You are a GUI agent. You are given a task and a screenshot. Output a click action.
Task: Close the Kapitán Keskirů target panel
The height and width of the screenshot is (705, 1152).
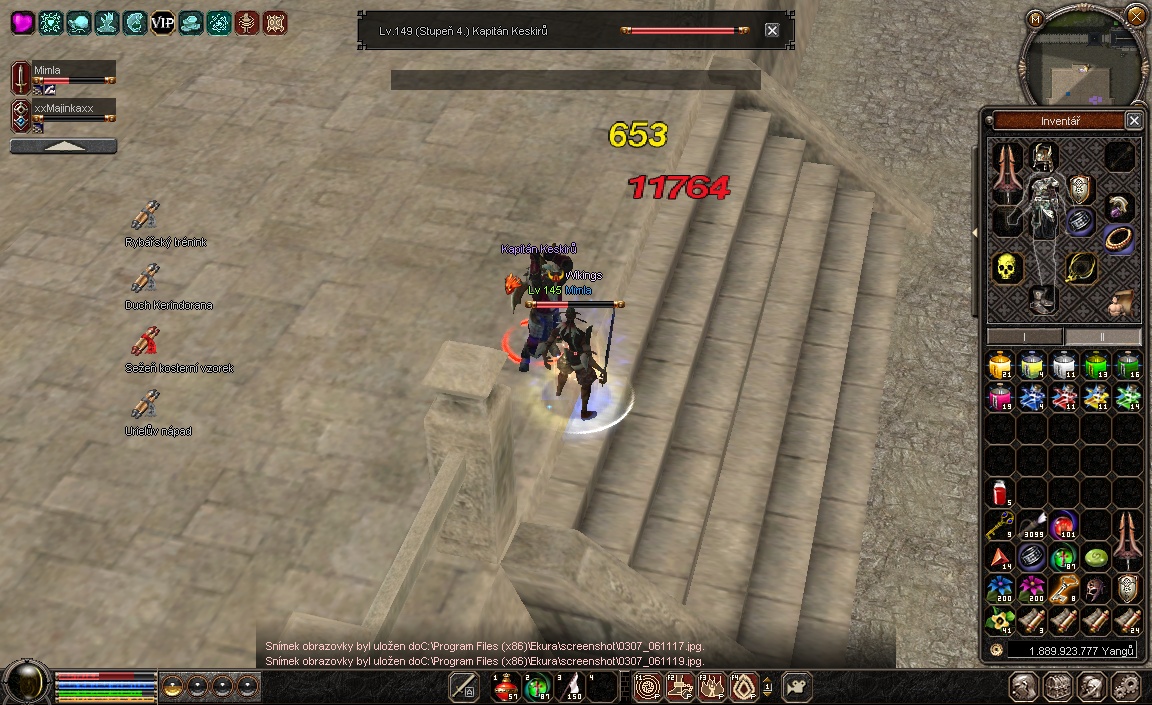coord(772,30)
